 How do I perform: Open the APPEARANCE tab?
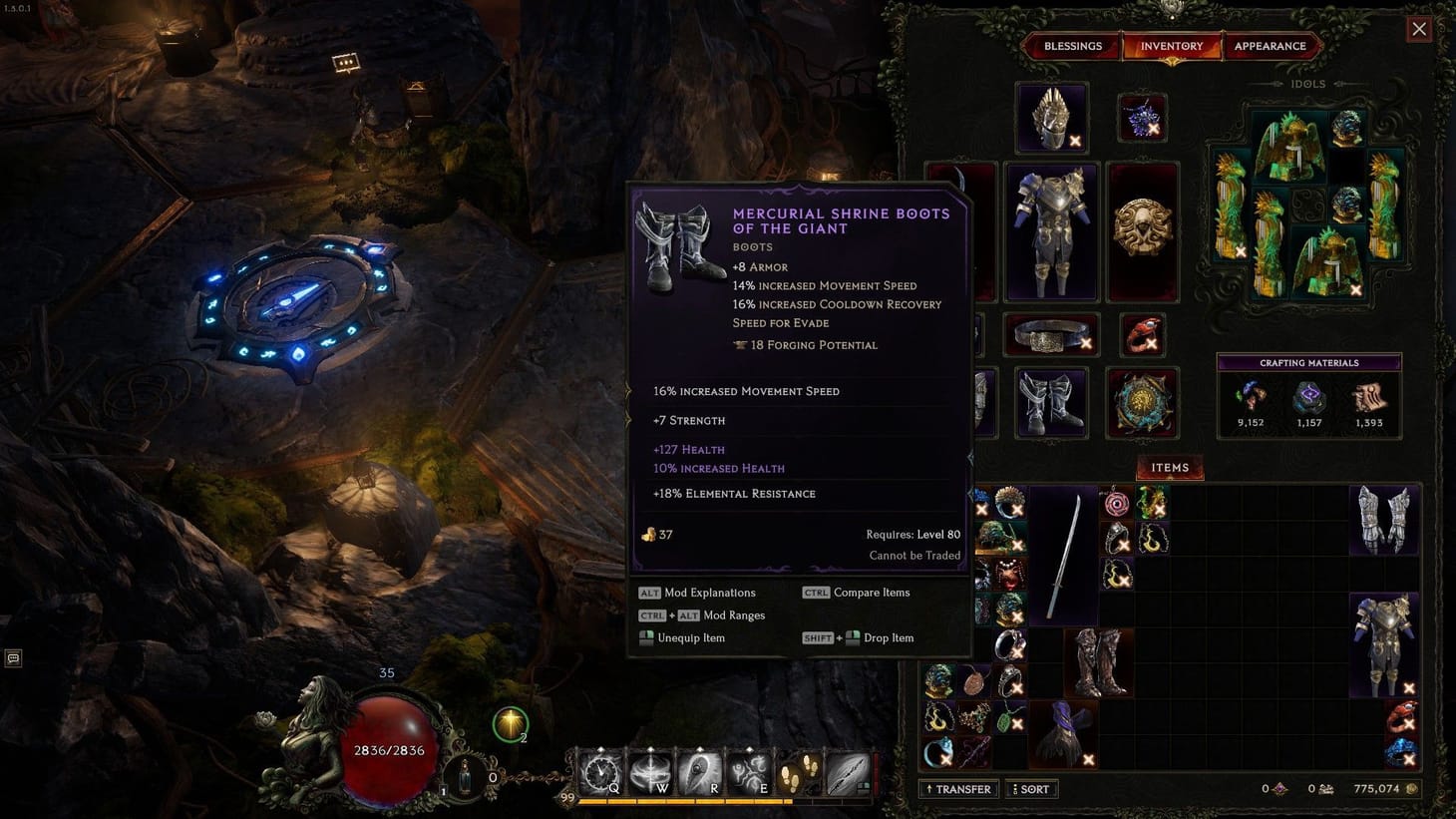coord(1271,45)
